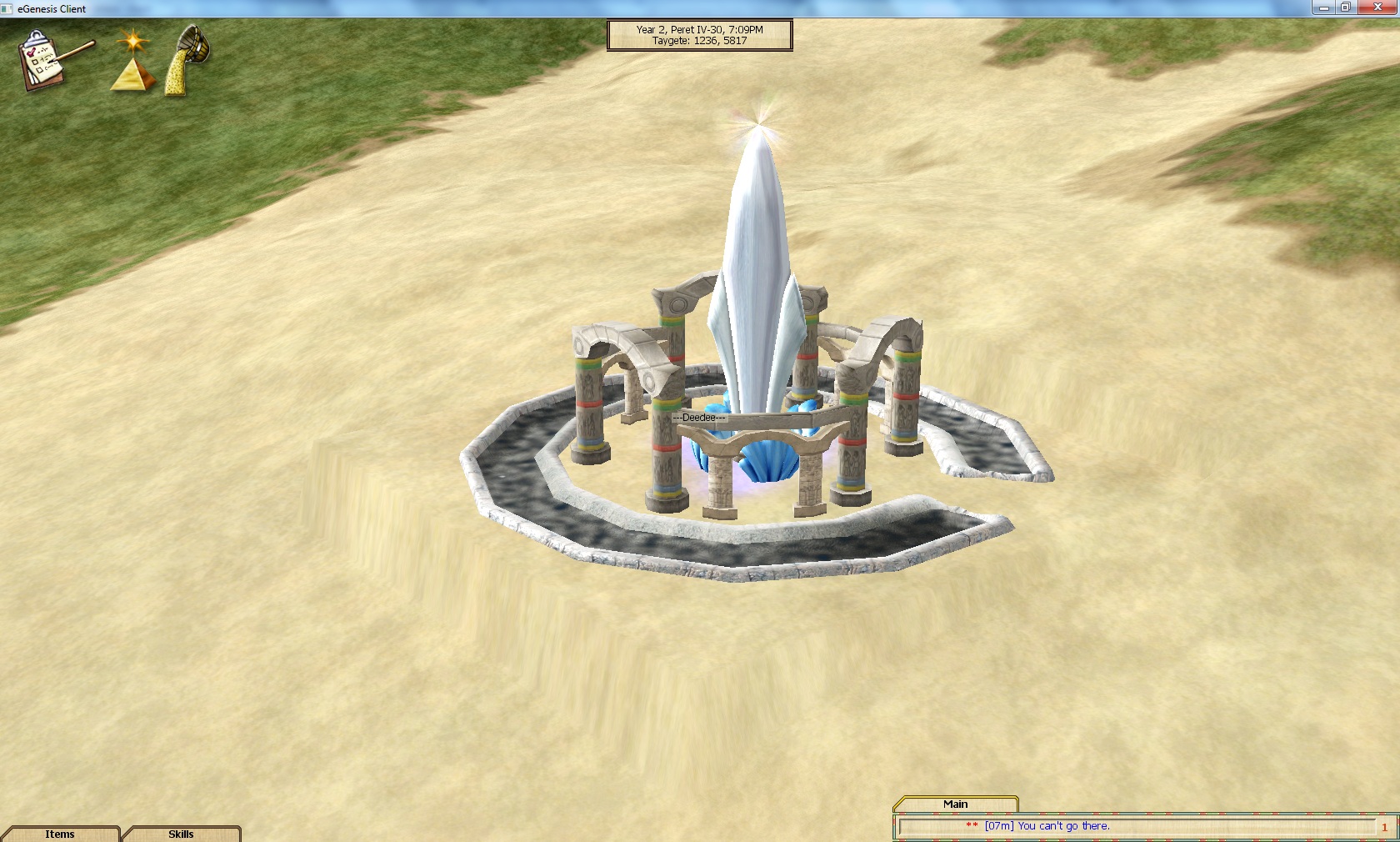1400x842 pixels.
Task: Click the yellow net sack icon
Action: [187, 60]
